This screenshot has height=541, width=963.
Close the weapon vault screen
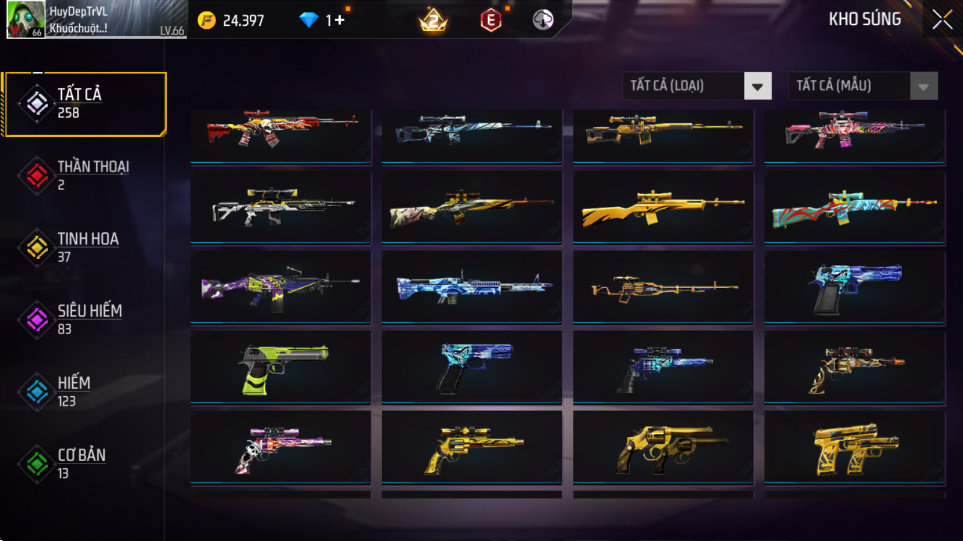942,20
